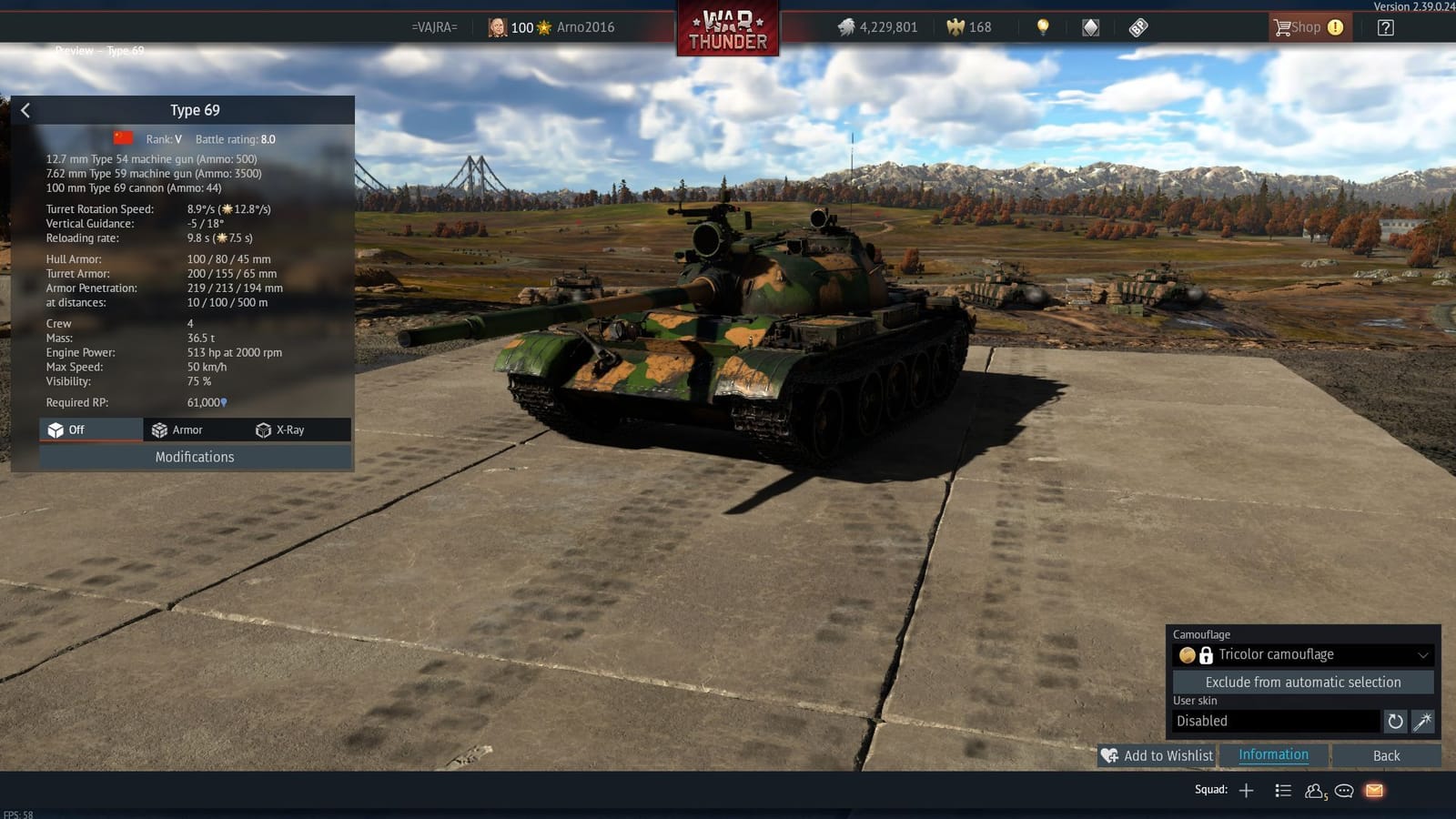Open the friends list icon showing 5

coord(1314,790)
